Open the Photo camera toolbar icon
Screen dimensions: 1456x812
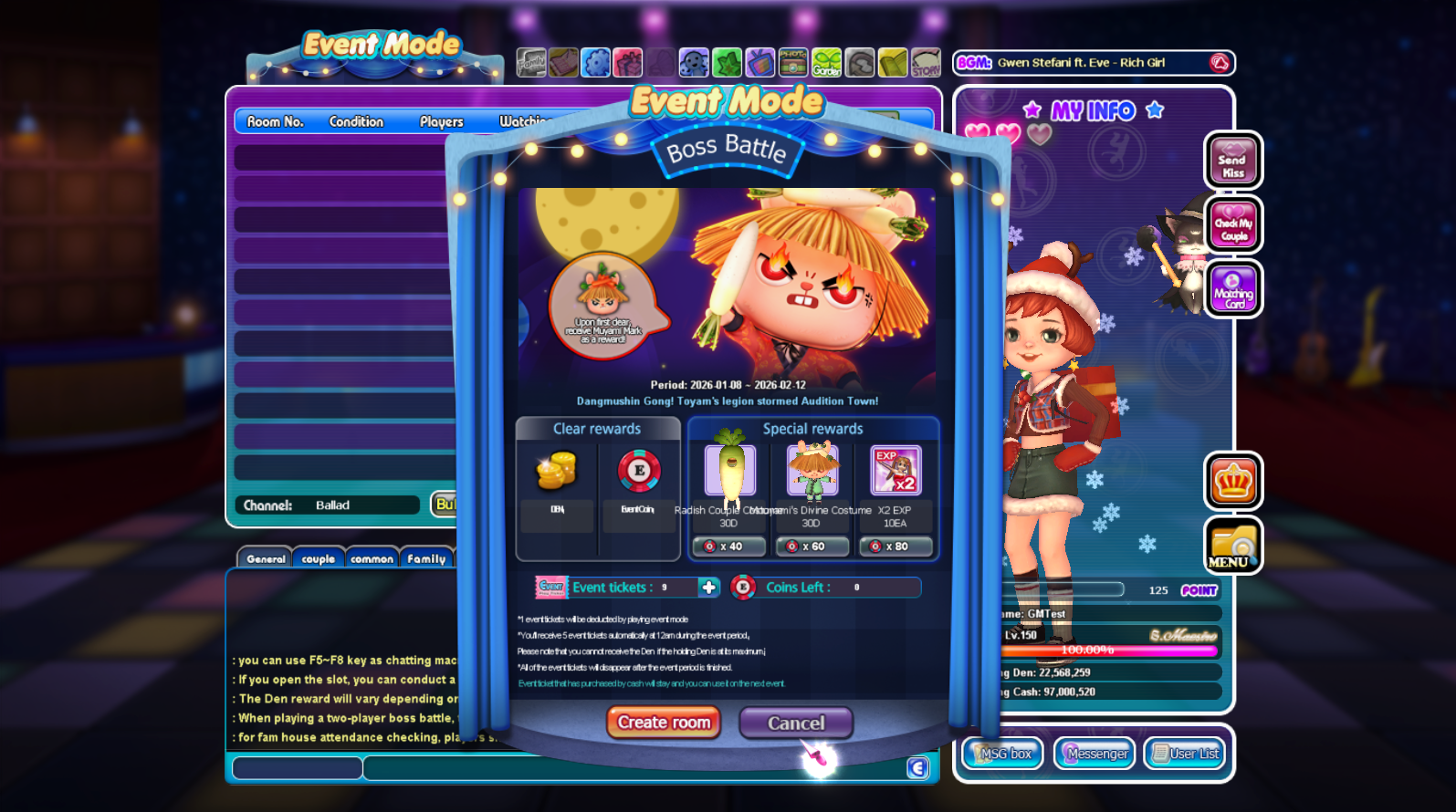point(792,63)
